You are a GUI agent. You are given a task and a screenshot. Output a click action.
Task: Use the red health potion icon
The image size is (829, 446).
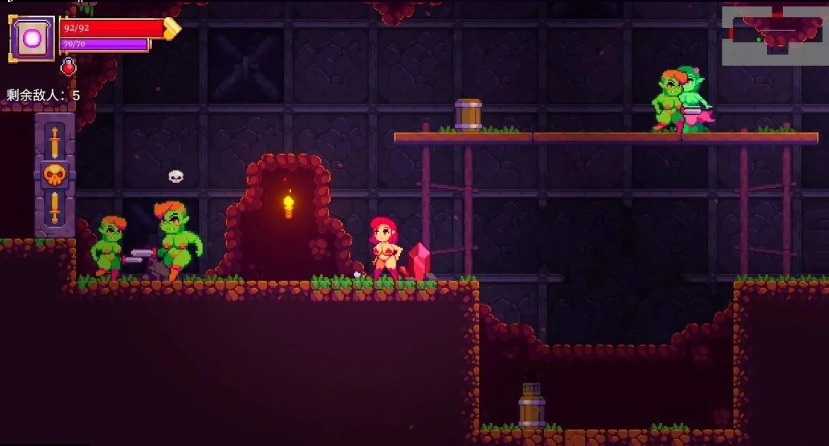tap(69, 67)
